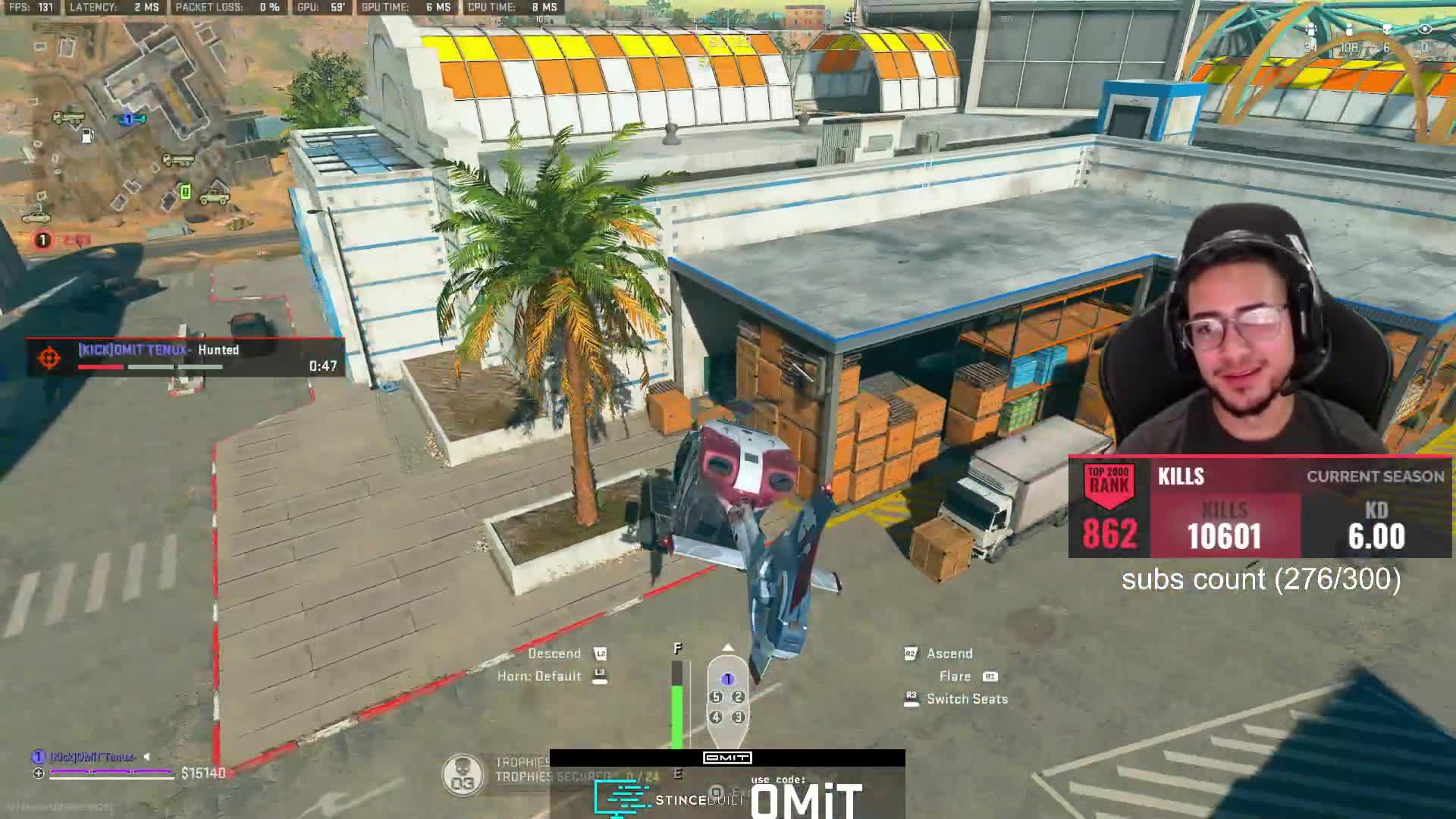Choose seat 1 in the vehicle seat diagram
This screenshot has width=1456, height=819.
click(x=727, y=679)
